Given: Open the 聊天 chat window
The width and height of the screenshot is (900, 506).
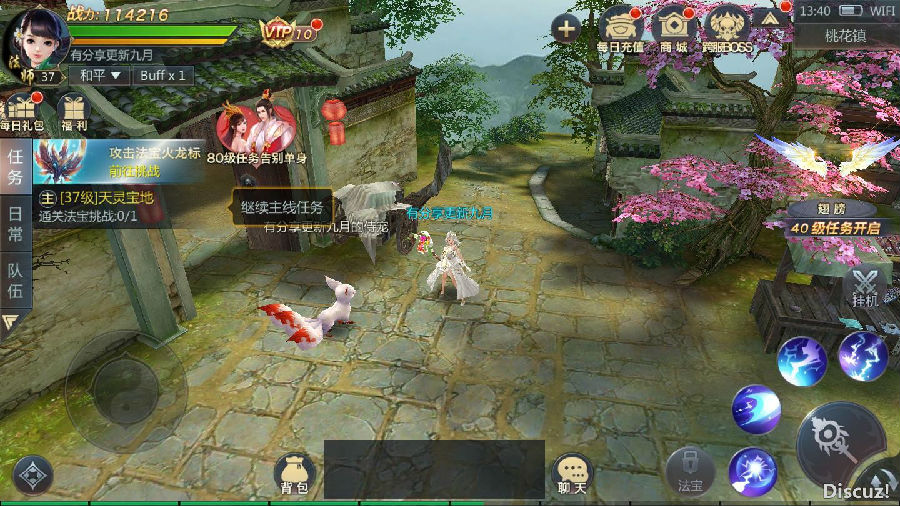Looking at the screenshot, I should (571, 474).
